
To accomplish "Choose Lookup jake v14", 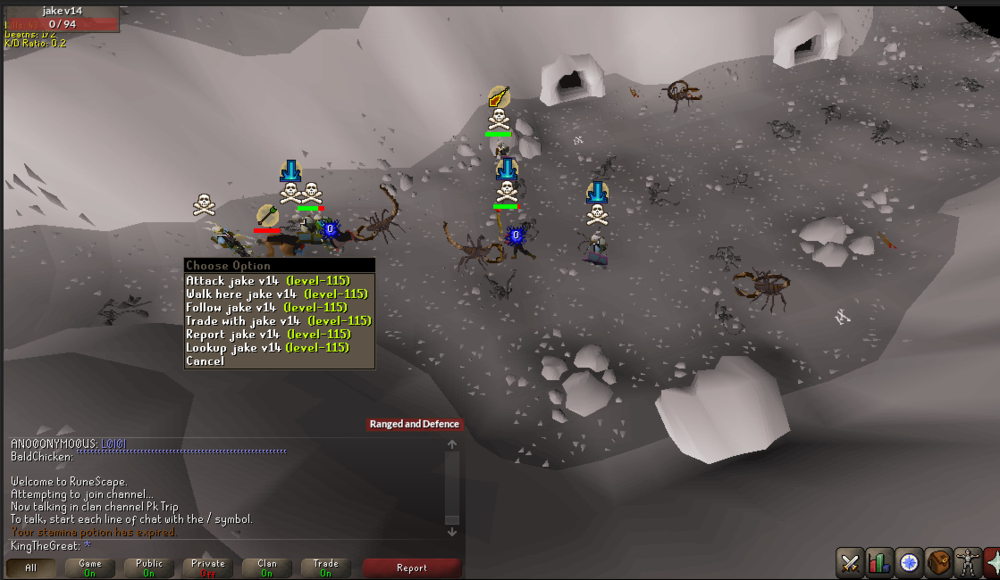I will (267, 347).
